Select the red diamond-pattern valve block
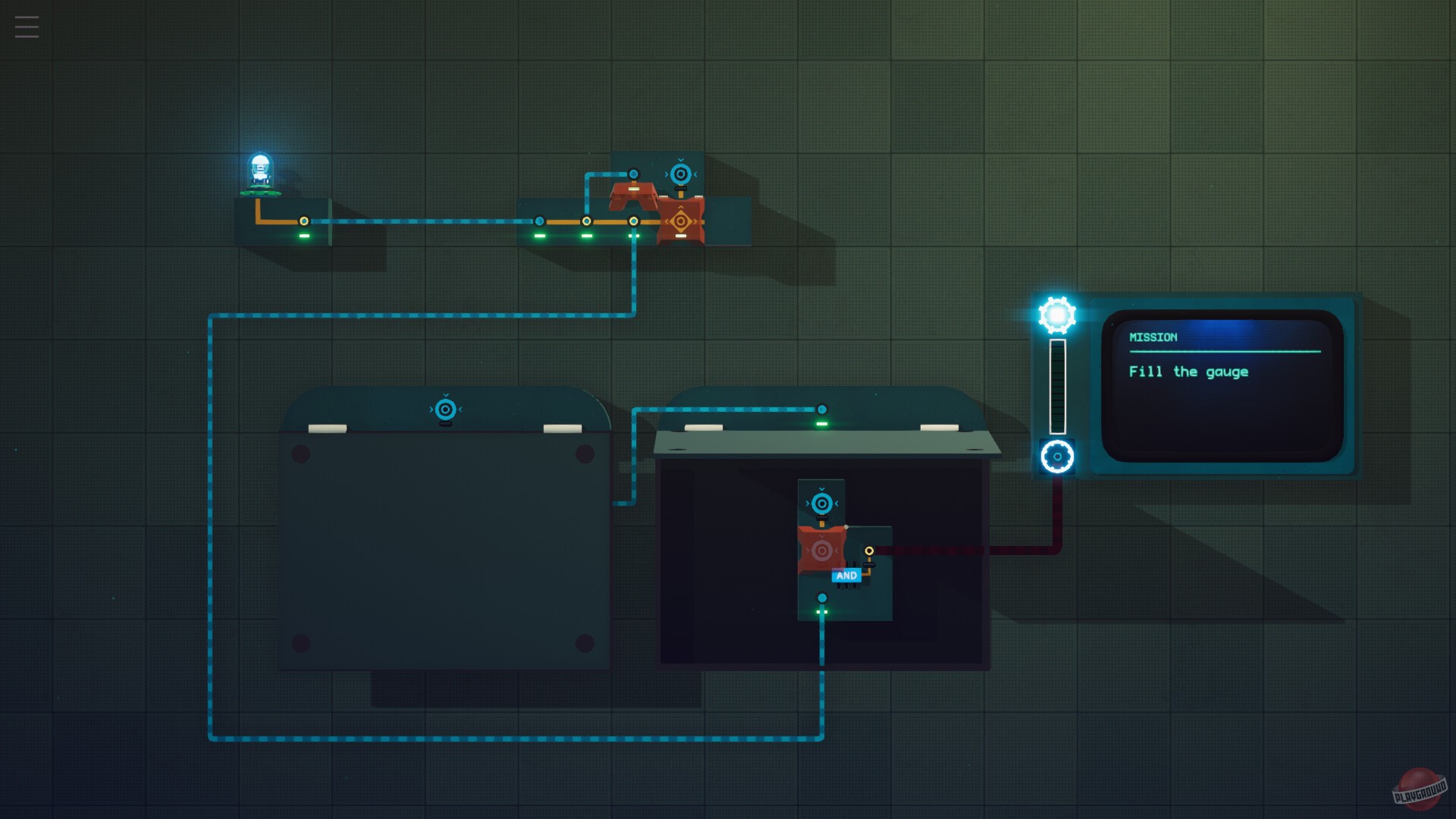1456x819 pixels. point(680,221)
